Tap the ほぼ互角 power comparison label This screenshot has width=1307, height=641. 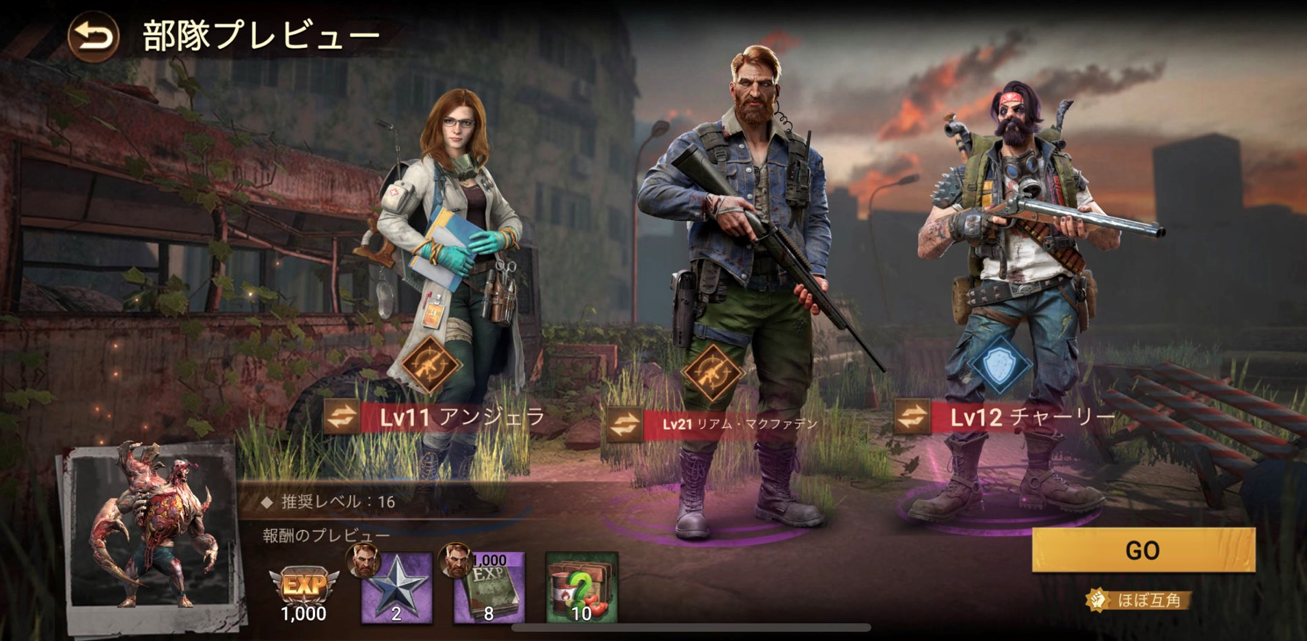pos(1140,601)
